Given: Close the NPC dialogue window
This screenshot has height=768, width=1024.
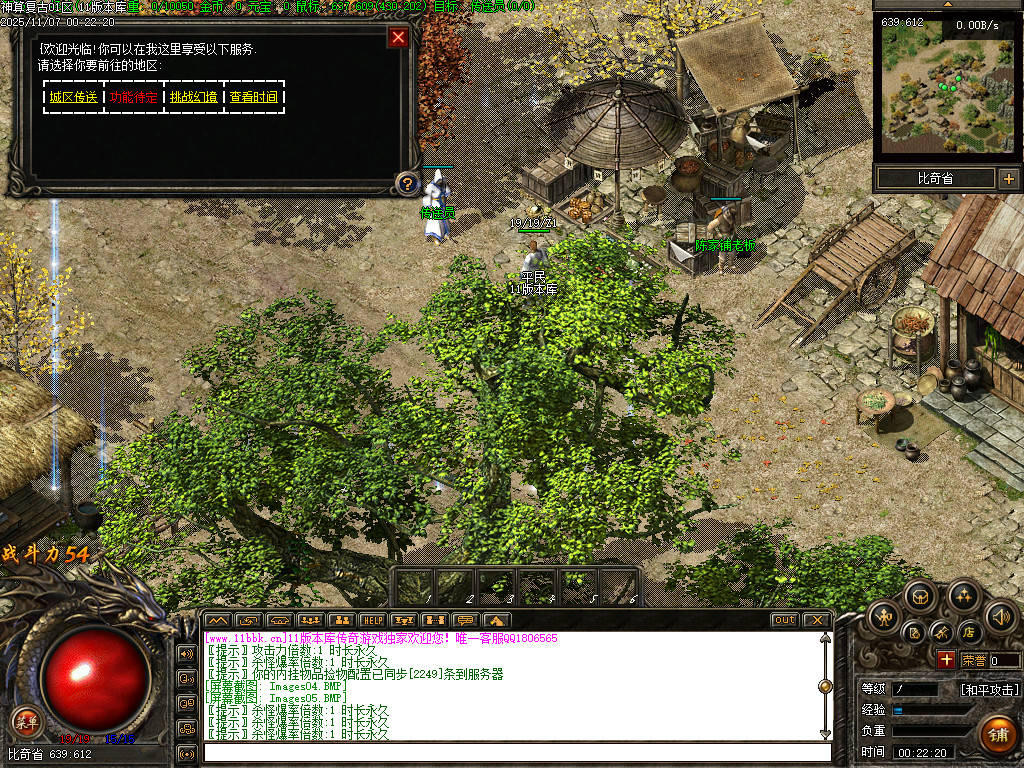Looking at the screenshot, I should [398, 38].
